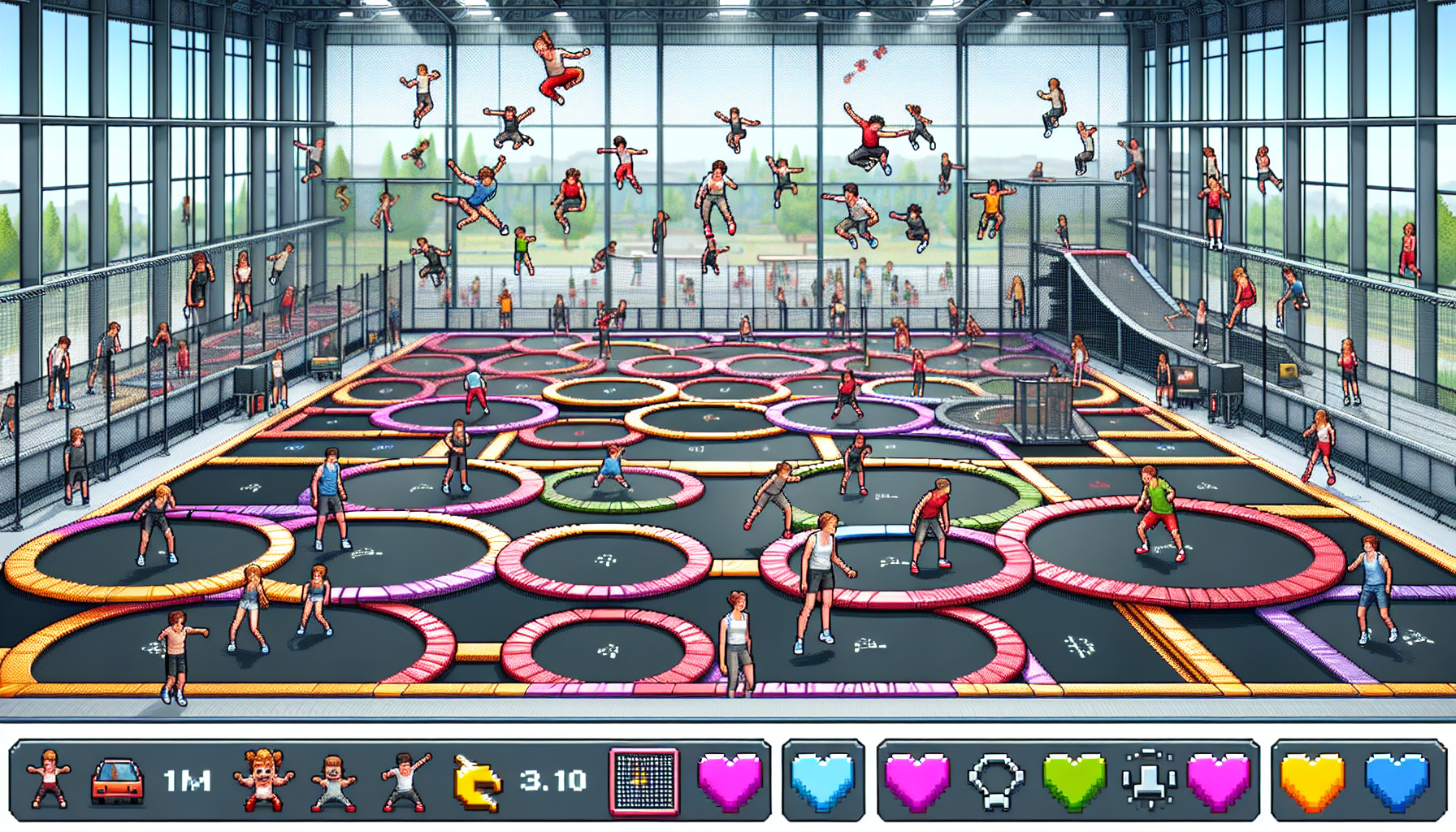Choose the pigtailed red-haired character
Viewport: 1456px width, 832px height.
[x=263, y=780]
